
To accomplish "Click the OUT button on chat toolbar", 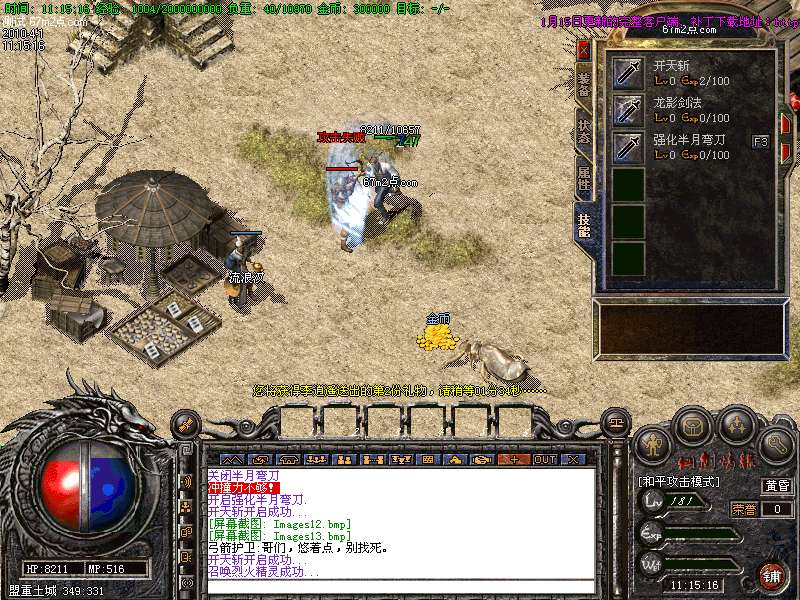I will 544,459.
